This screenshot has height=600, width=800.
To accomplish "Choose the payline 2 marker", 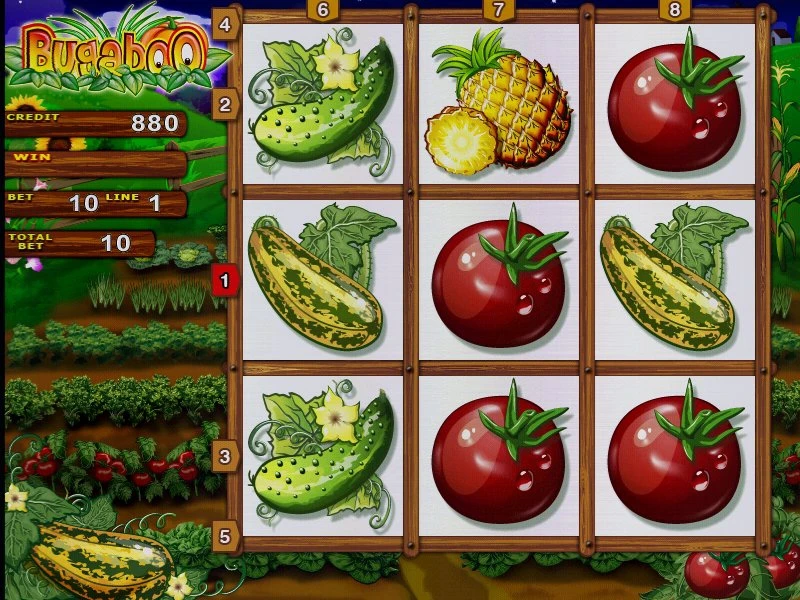I will [x=224, y=104].
